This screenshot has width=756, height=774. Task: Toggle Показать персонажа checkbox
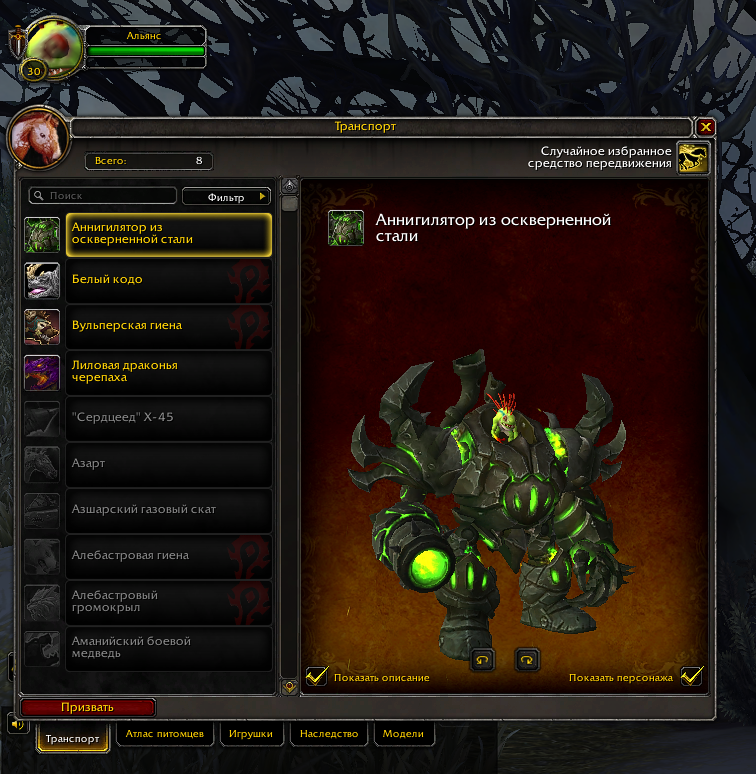tap(691, 677)
